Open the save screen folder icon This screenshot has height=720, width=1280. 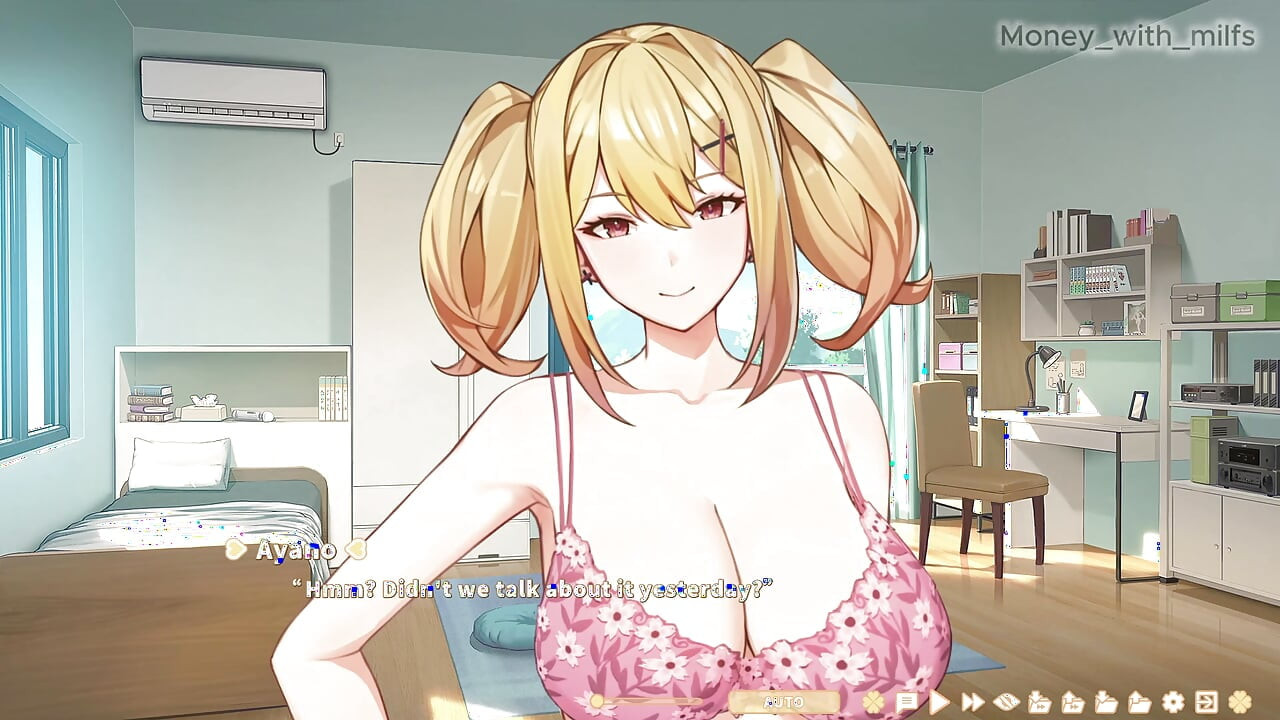[1109, 701]
